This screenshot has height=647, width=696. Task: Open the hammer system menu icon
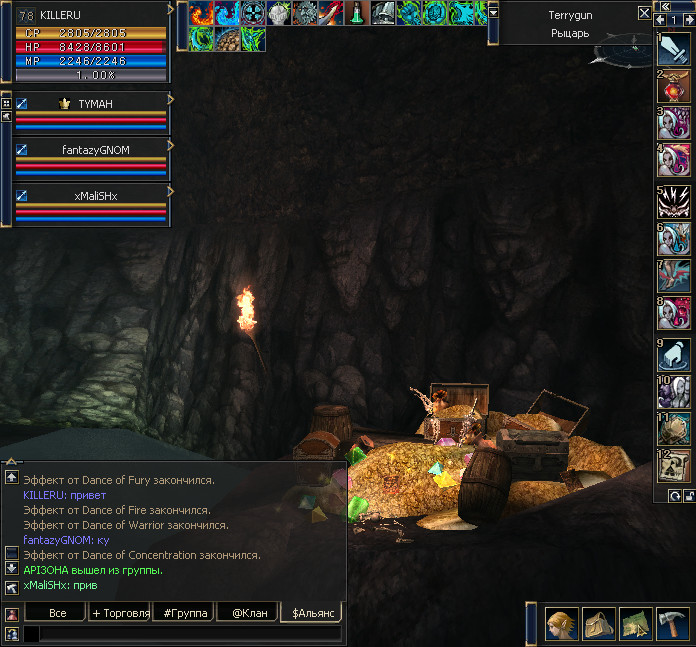pyautogui.click(x=671, y=624)
